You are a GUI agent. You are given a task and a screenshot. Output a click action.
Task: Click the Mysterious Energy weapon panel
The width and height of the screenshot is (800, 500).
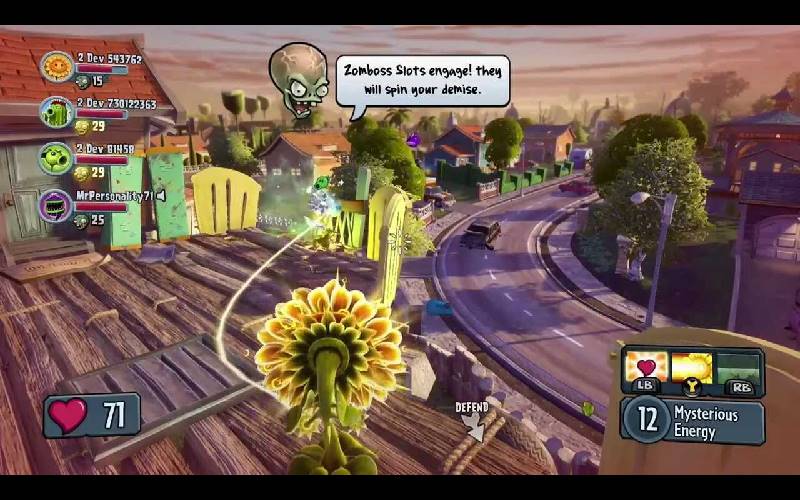[x=692, y=421]
